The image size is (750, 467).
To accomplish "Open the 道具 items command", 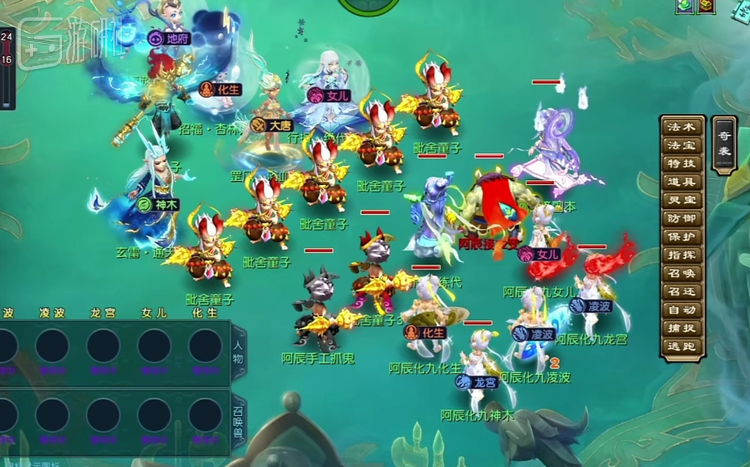I will 681,182.
